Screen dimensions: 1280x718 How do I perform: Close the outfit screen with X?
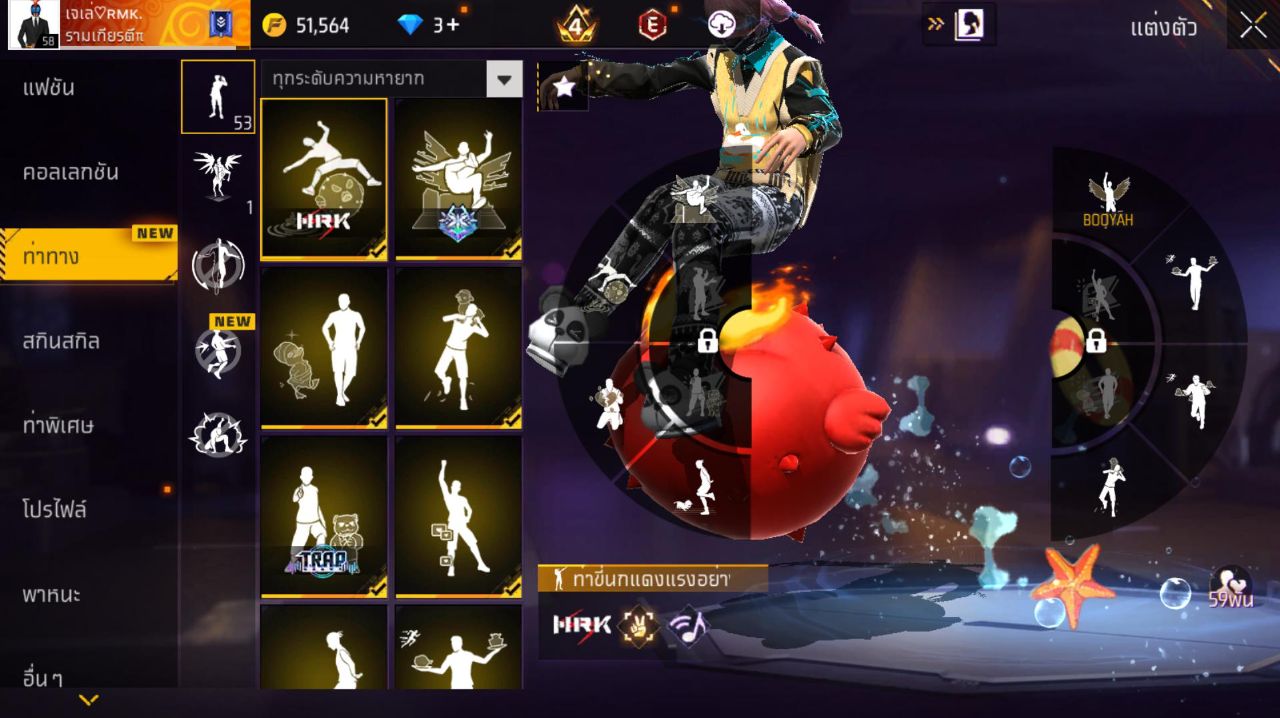[1253, 27]
